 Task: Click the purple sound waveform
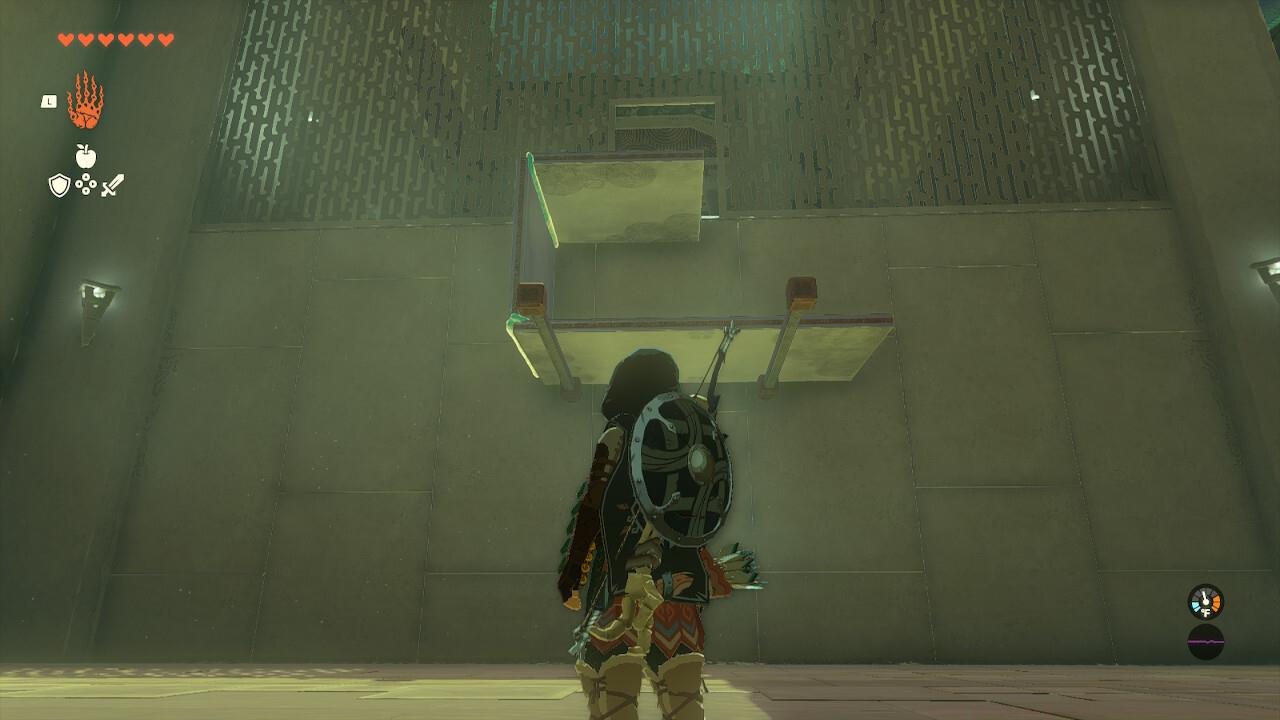(x=1205, y=641)
